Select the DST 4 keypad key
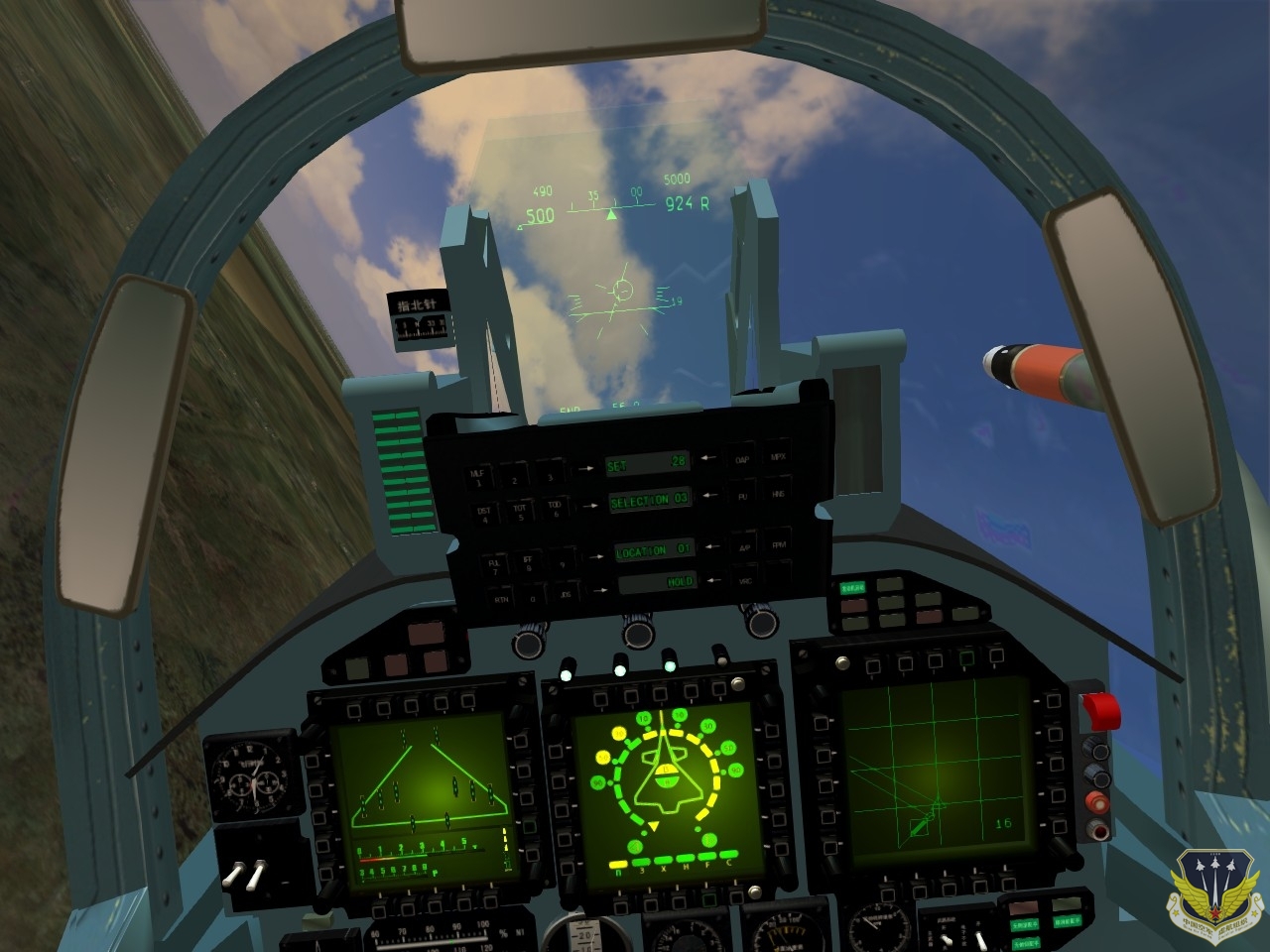The height and width of the screenshot is (952, 1270). pyautogui.click(x=484, y=515)
